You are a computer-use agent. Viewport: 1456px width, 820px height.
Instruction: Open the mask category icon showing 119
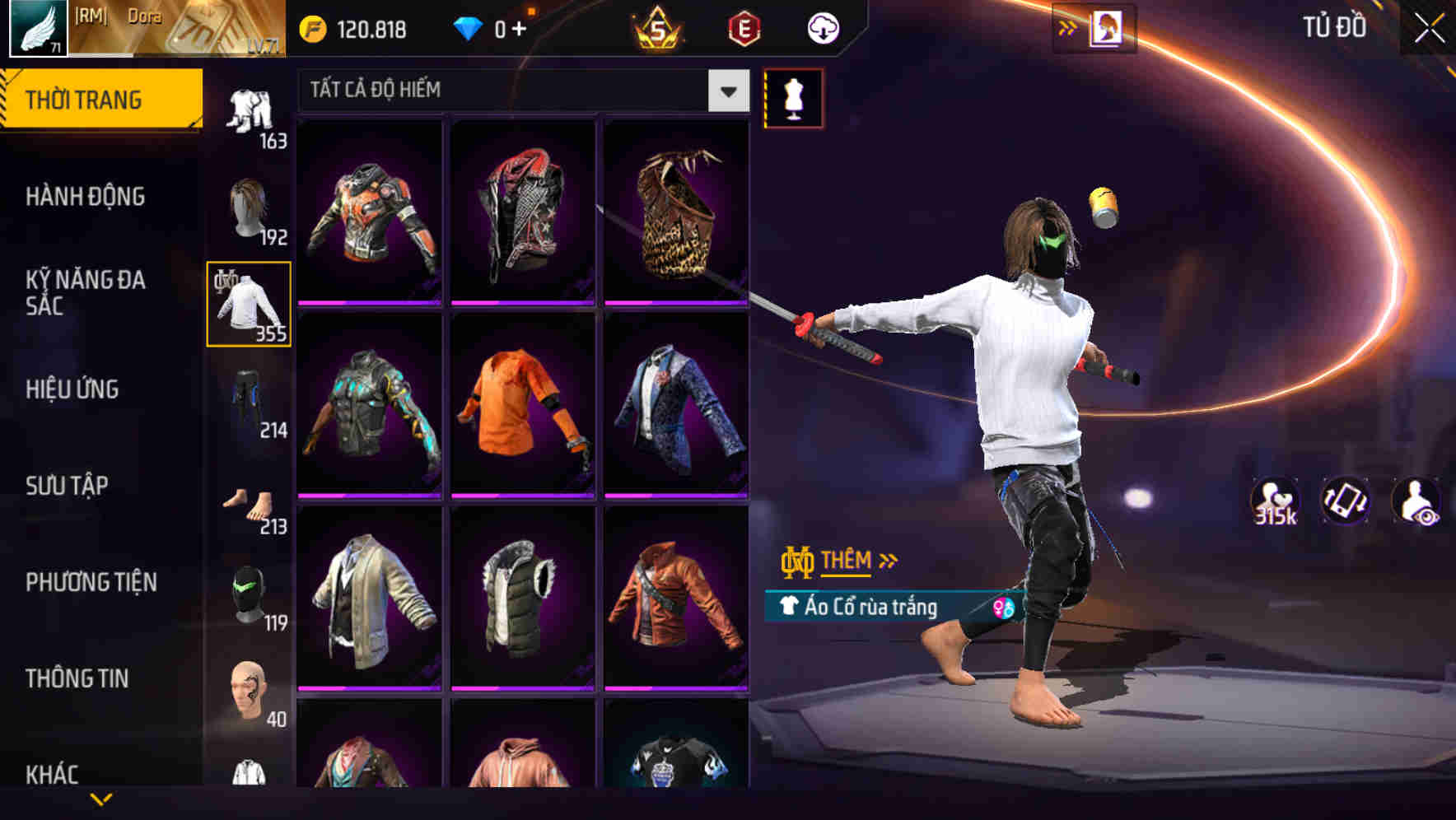pyautogui.click(x=249, y=591)
